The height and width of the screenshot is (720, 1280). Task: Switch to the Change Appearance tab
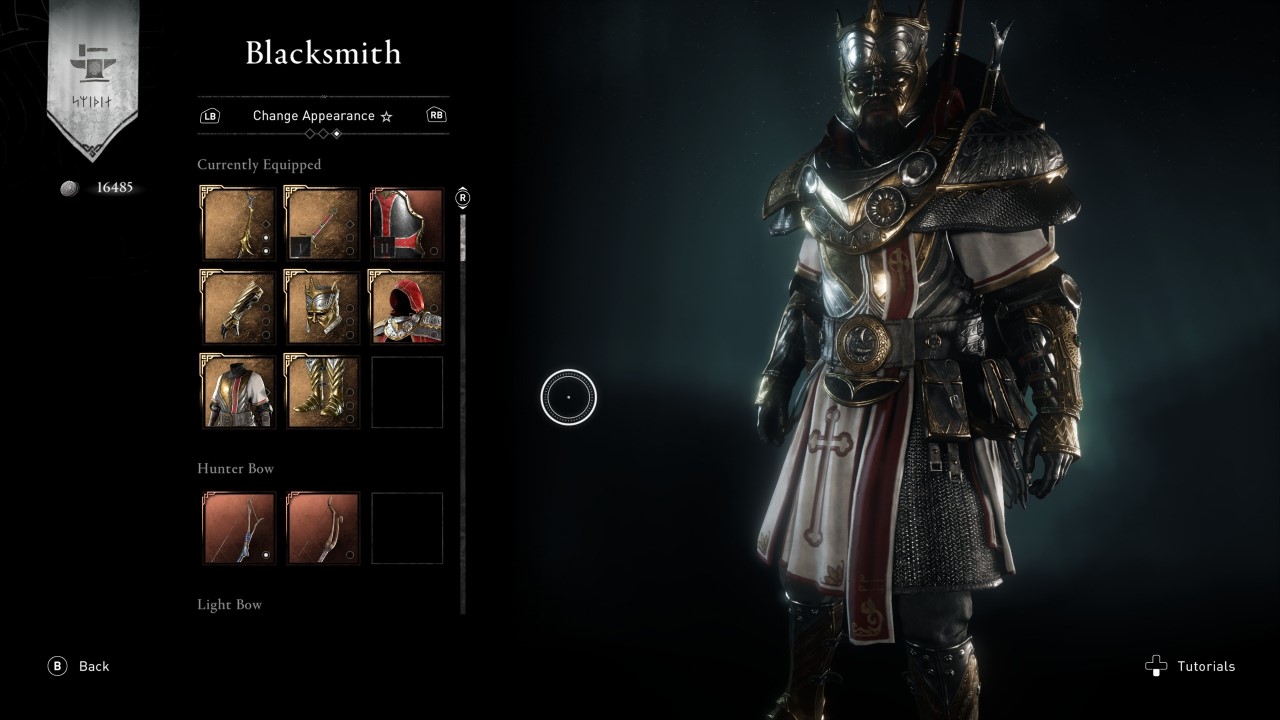[313, 116]
